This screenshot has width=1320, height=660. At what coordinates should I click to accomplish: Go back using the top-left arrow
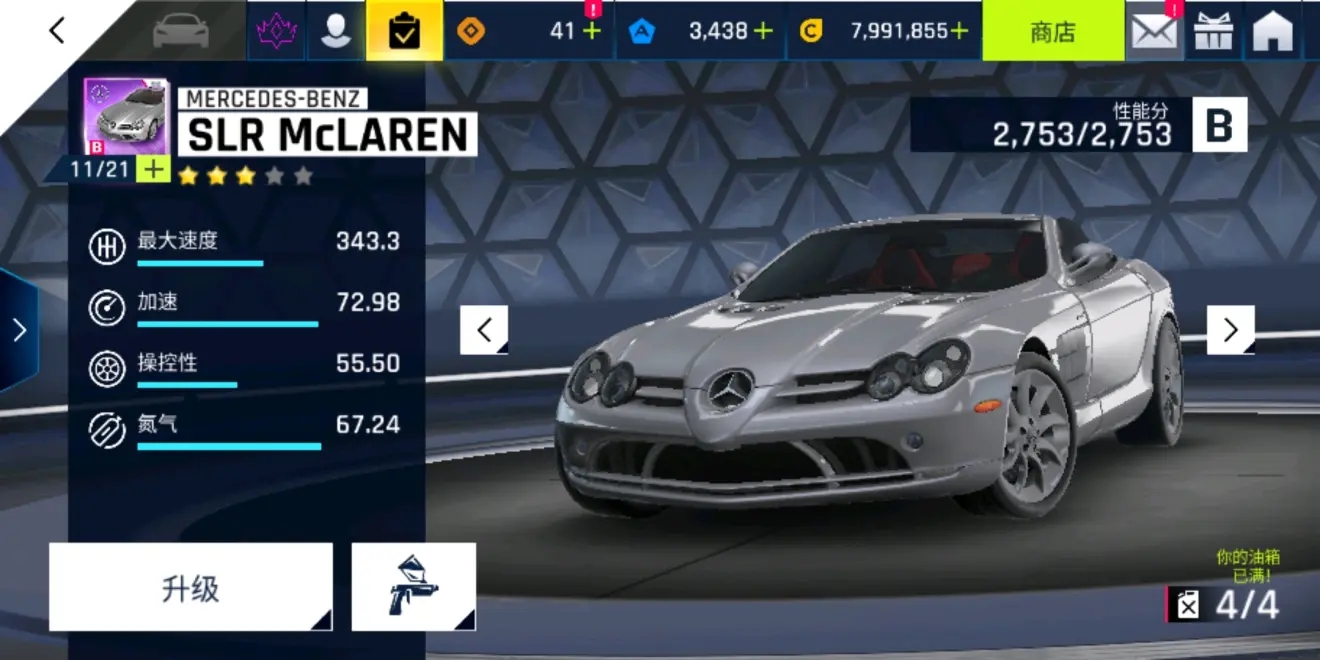[x=57, y=31]
